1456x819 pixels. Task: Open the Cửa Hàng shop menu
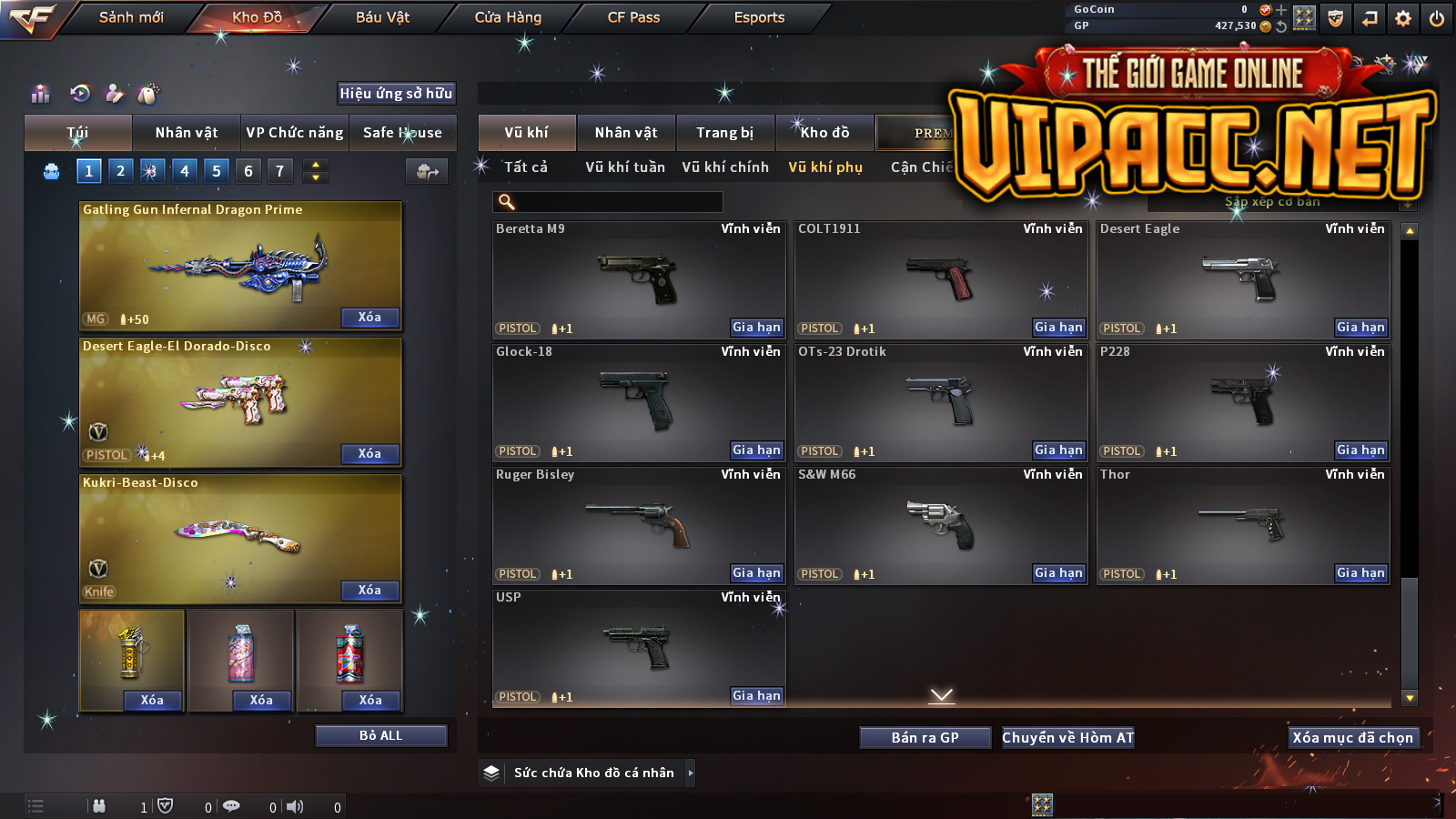508,17
